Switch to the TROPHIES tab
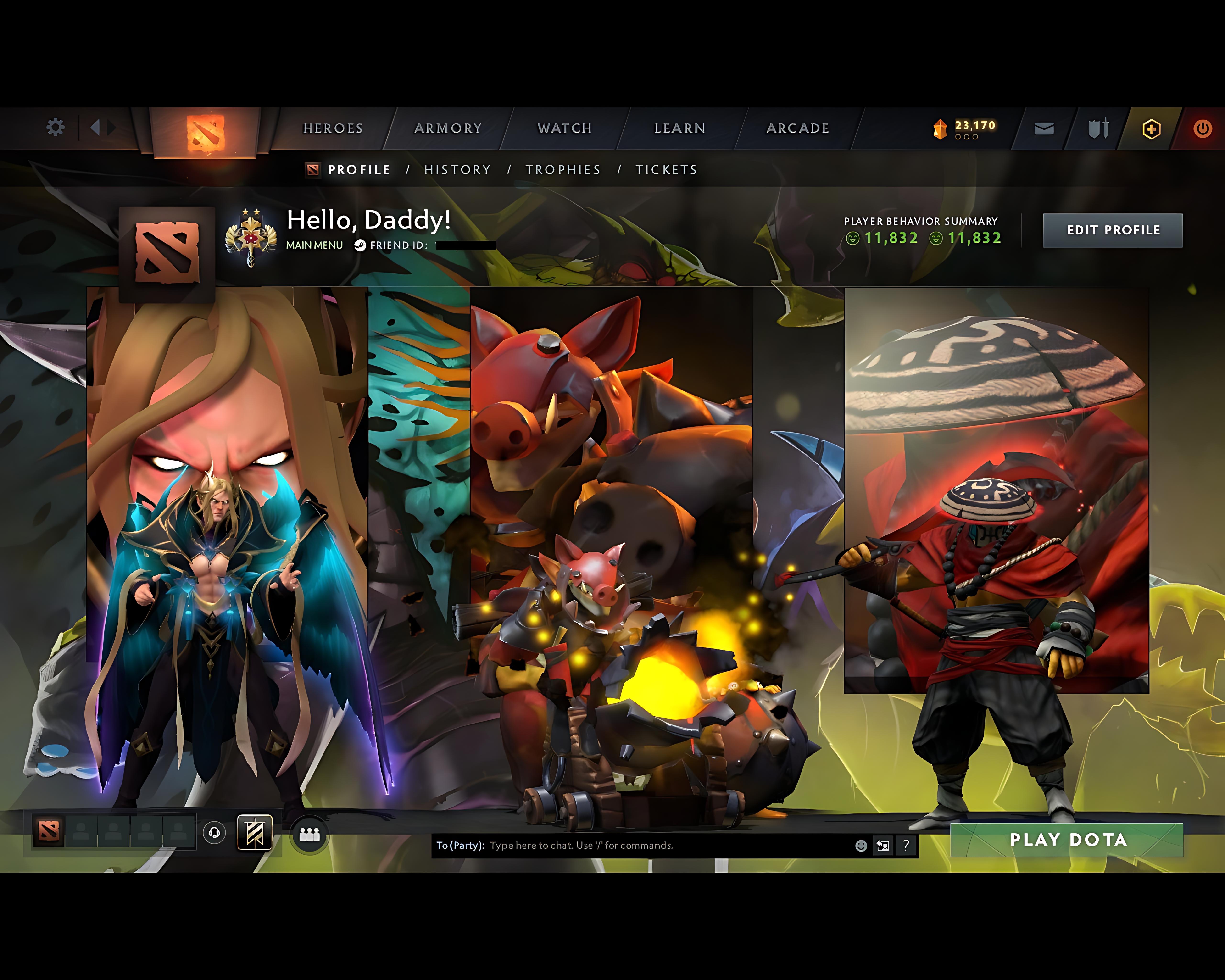Viewport: 1225px width, 980px height. click(562, 169)
